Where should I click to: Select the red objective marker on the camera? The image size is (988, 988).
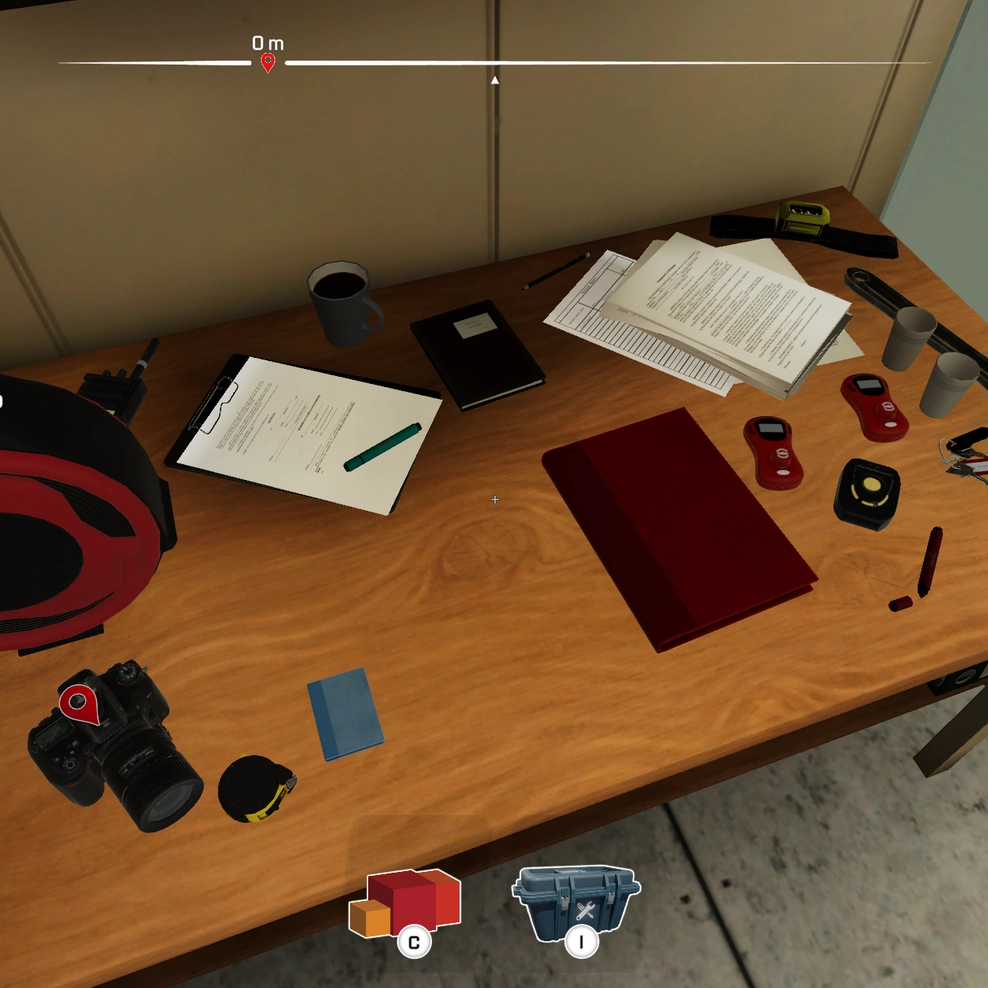(80, 702)
